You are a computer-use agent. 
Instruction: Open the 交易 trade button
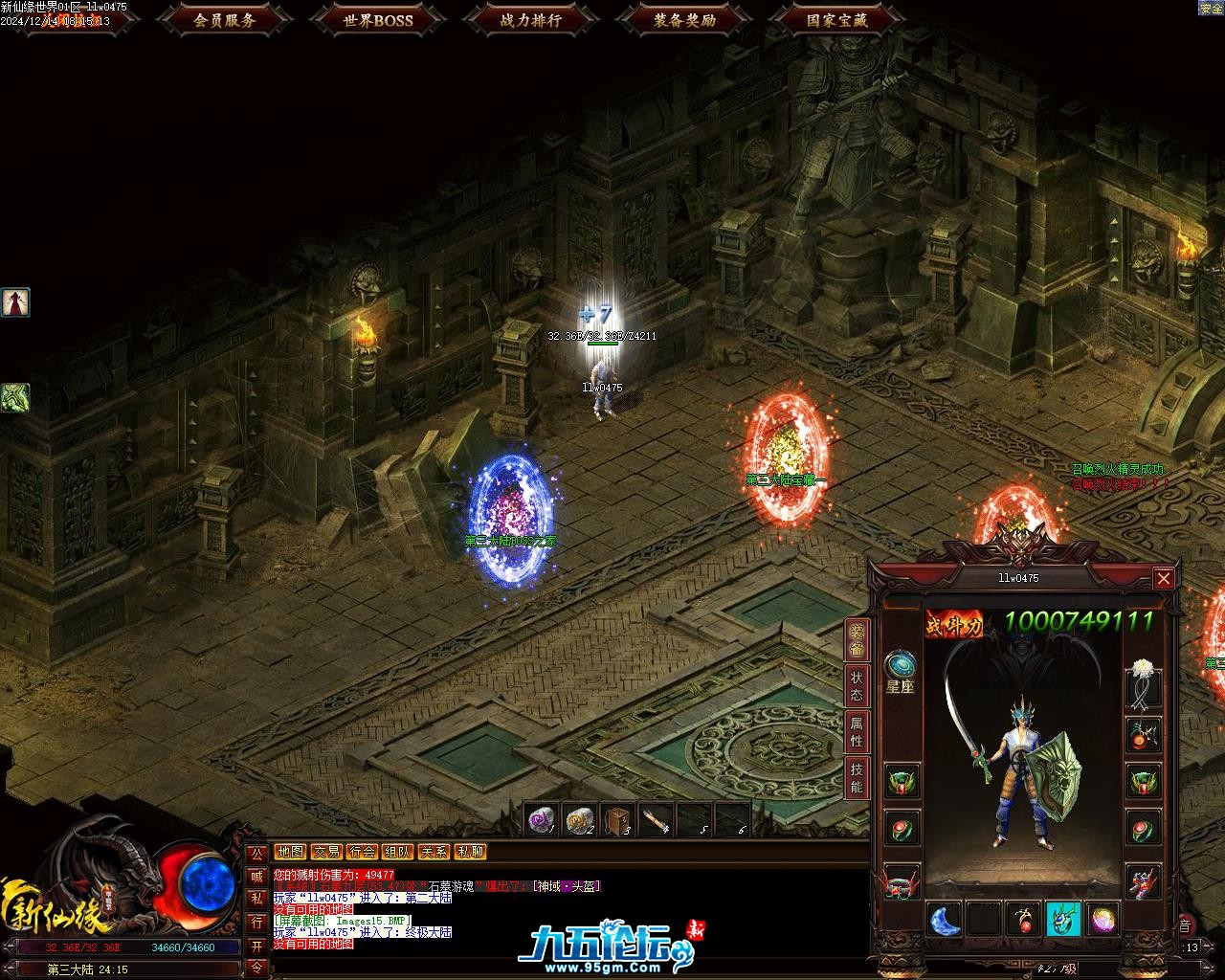(x=326, y=852)
